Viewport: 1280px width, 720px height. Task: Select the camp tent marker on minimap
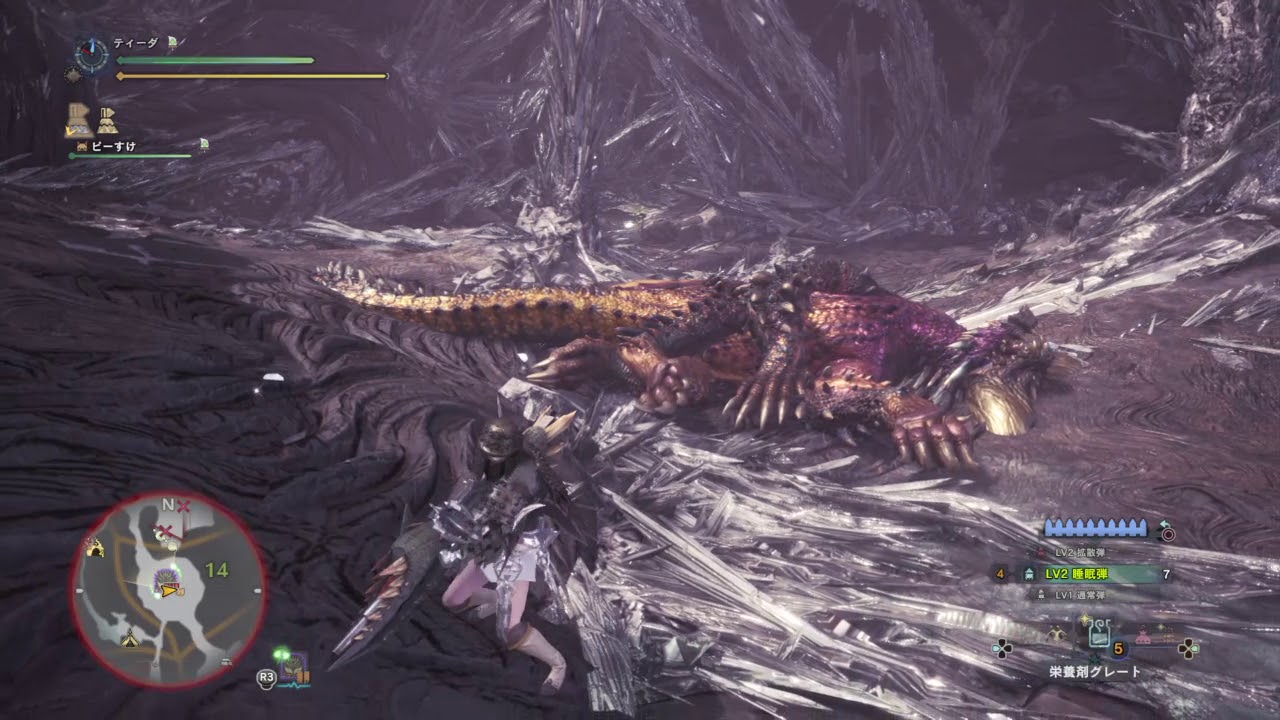[129, 639]
